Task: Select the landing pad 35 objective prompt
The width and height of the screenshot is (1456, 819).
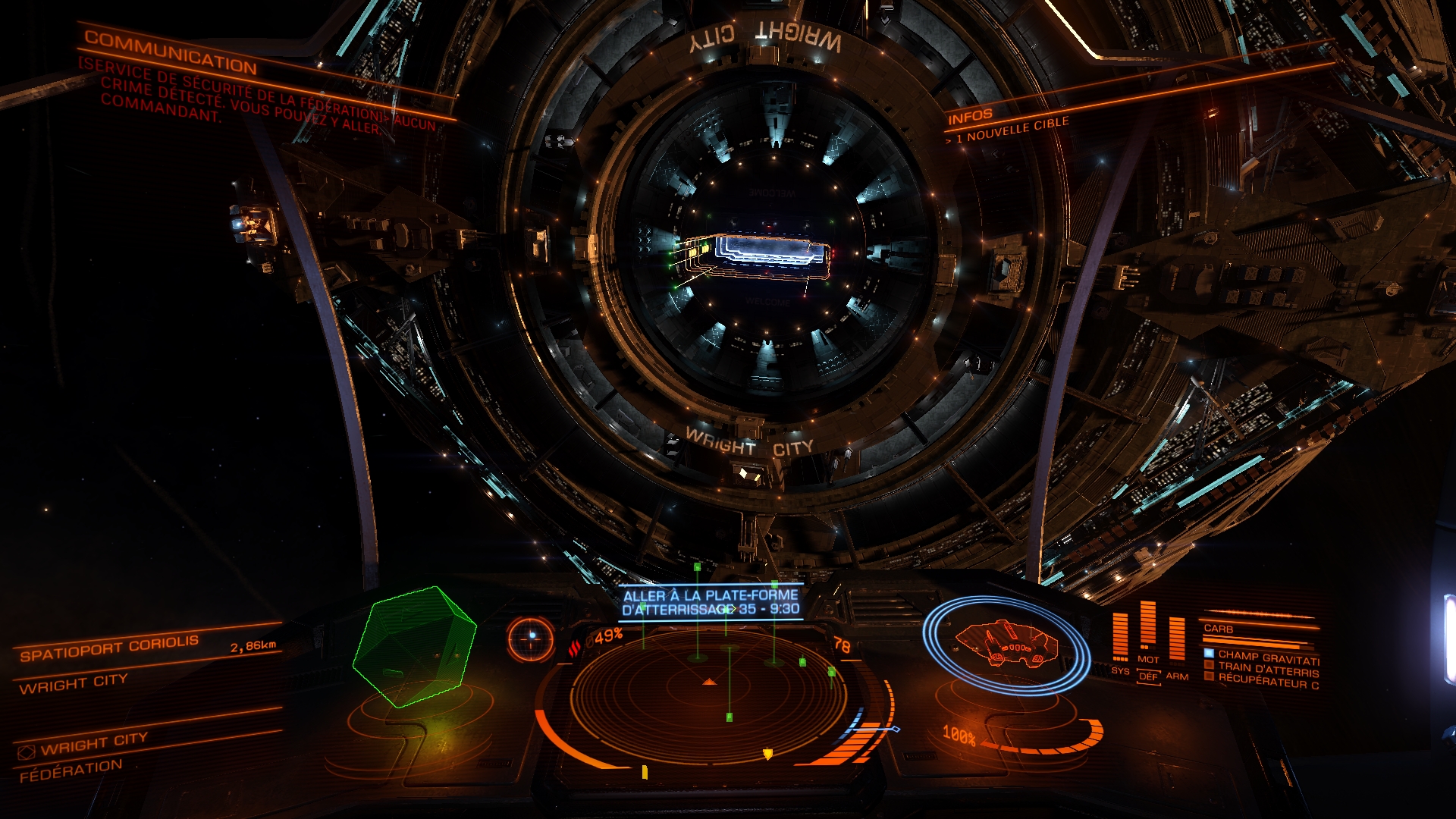Action: (711, 602)
